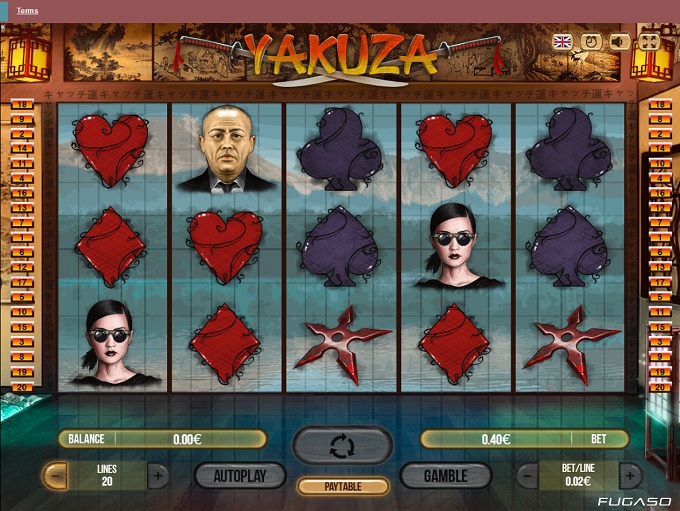The width and height of the screenshot is (680, 511).
Task: Increase the number of lines
Action: coord(158,476)
